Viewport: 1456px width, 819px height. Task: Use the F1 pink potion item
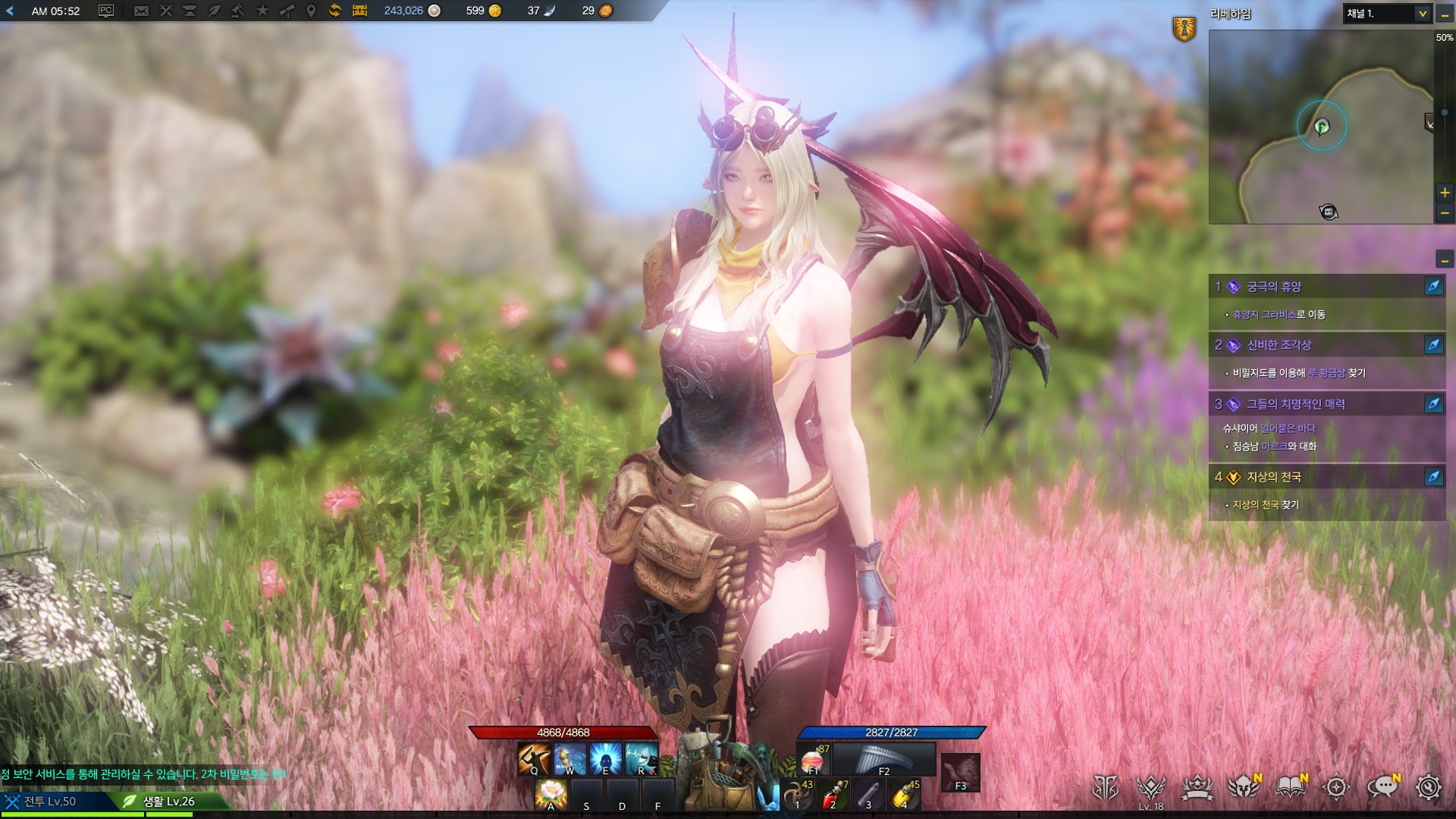tap(813, 759)
